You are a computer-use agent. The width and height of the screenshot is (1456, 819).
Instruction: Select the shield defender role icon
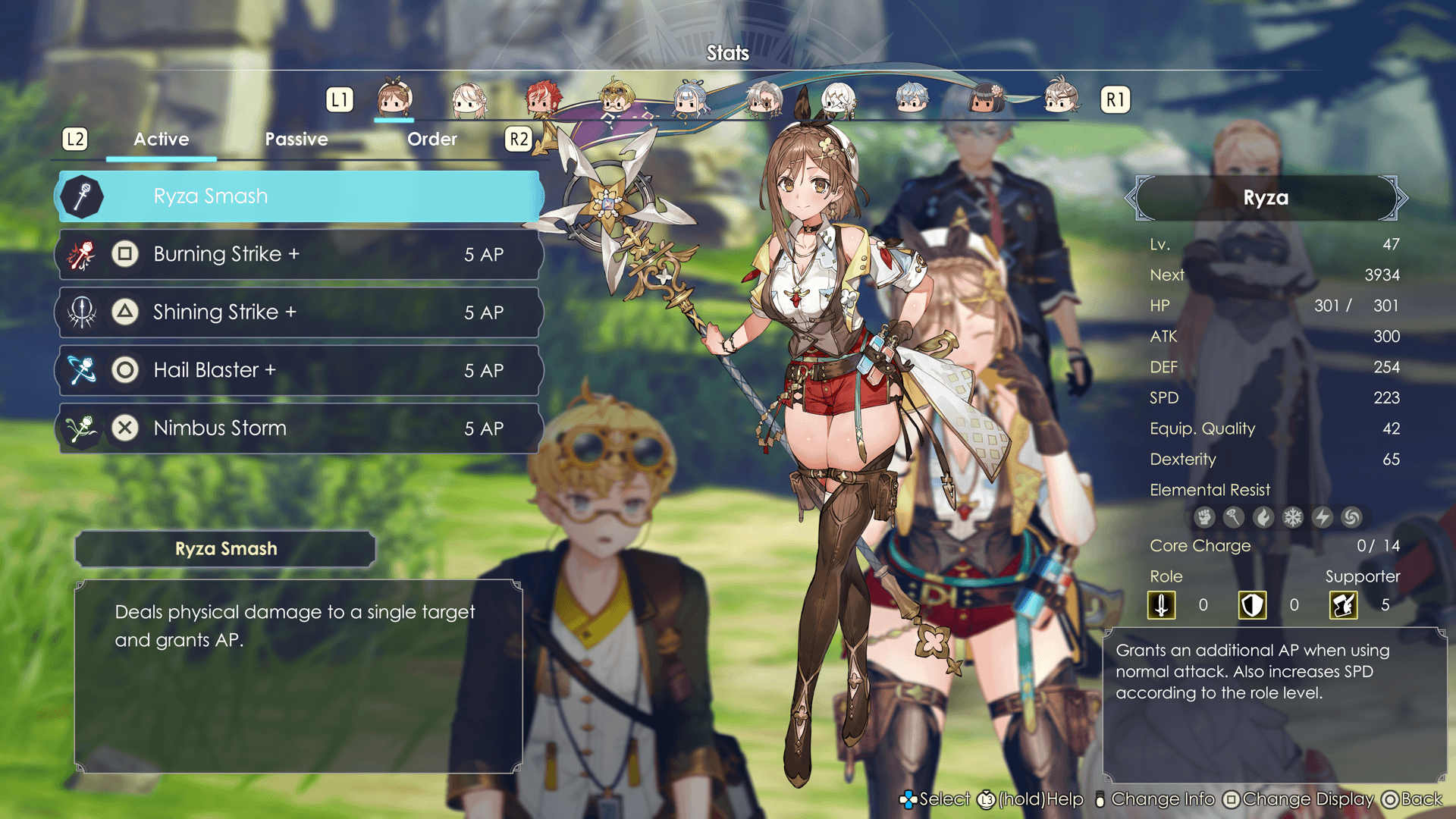[1252, 605]
